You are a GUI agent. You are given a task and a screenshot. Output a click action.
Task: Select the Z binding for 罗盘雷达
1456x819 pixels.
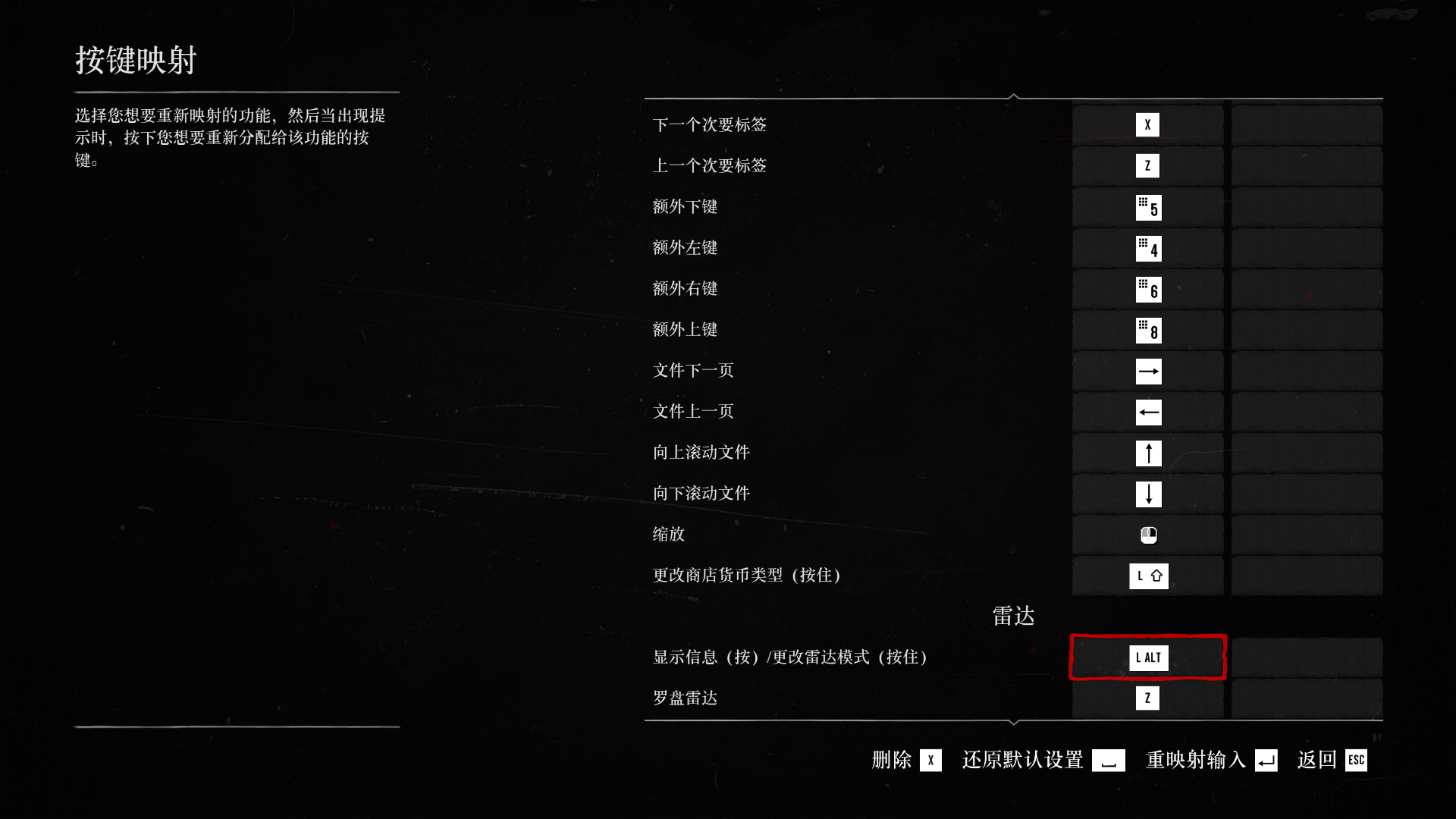(x=1147, y=697)
